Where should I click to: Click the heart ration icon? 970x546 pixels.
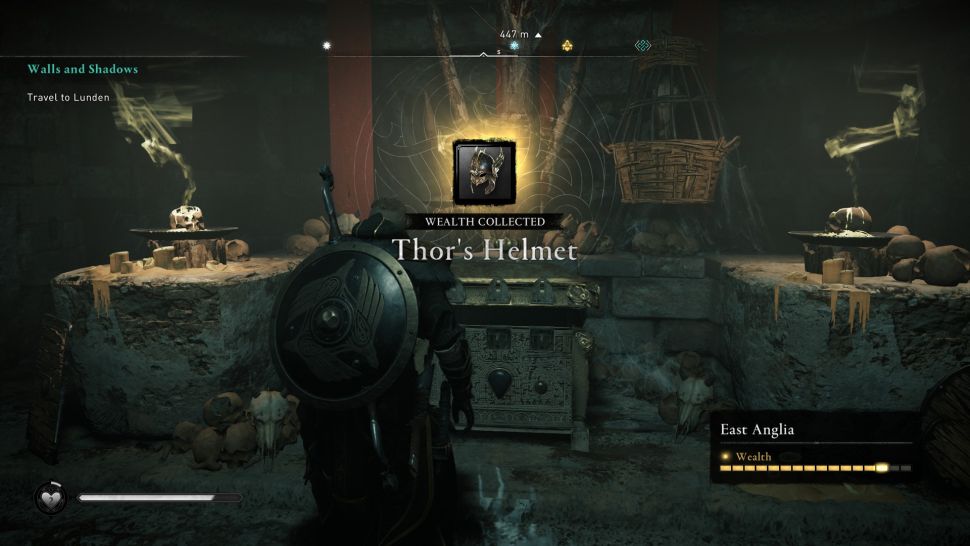(x=50, y=497)
